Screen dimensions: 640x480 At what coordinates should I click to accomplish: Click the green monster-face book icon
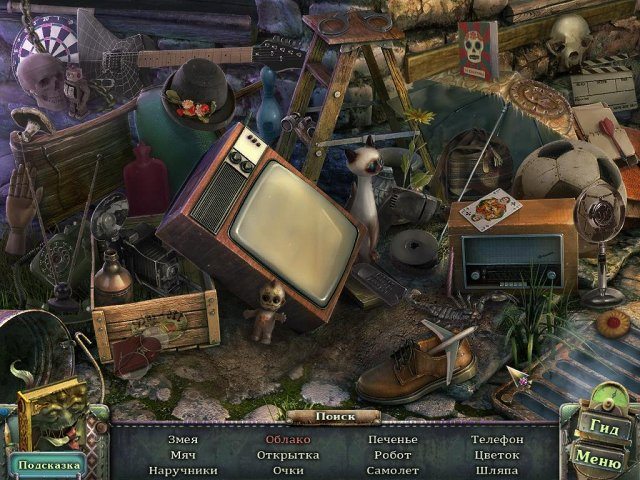tap(50, 416)
